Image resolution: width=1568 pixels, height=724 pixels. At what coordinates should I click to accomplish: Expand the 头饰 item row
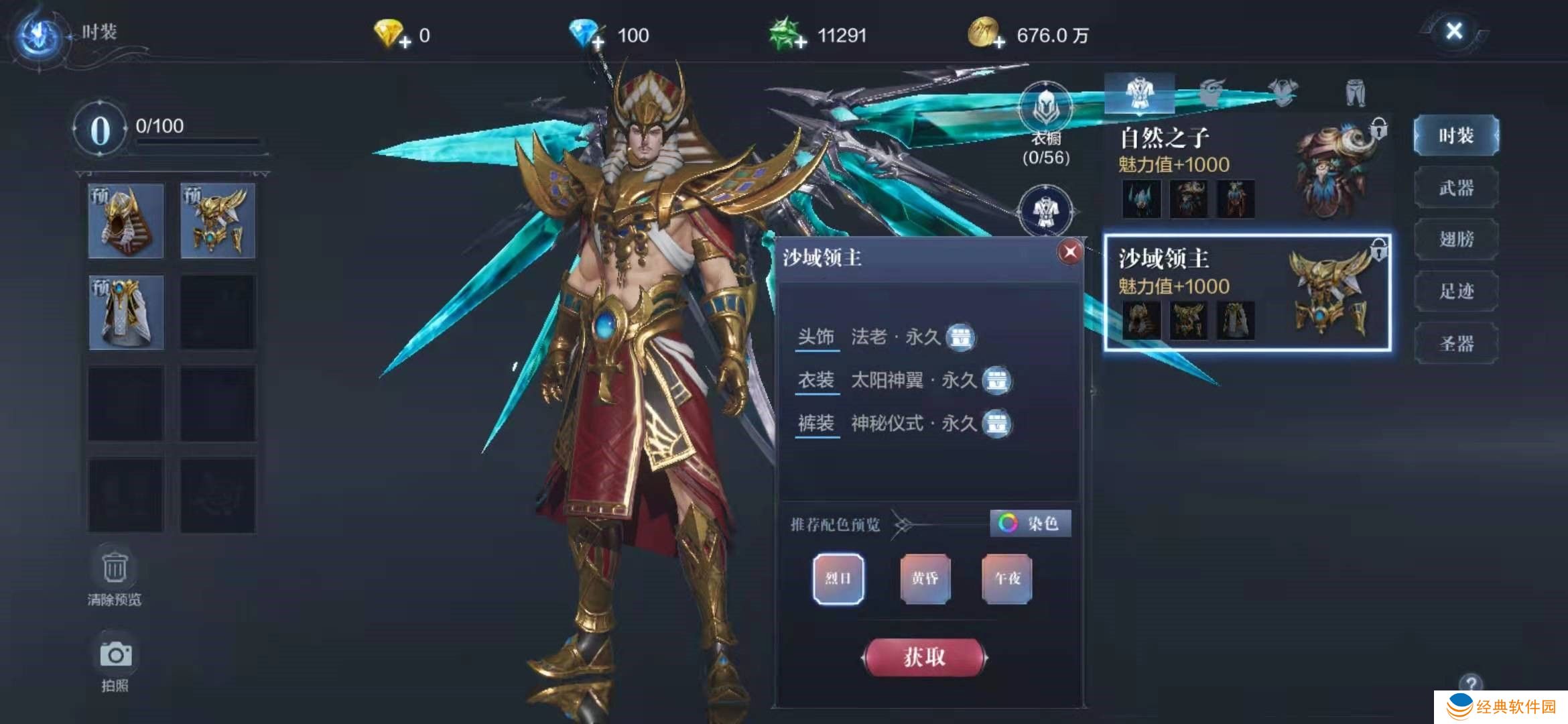point(816,338)
